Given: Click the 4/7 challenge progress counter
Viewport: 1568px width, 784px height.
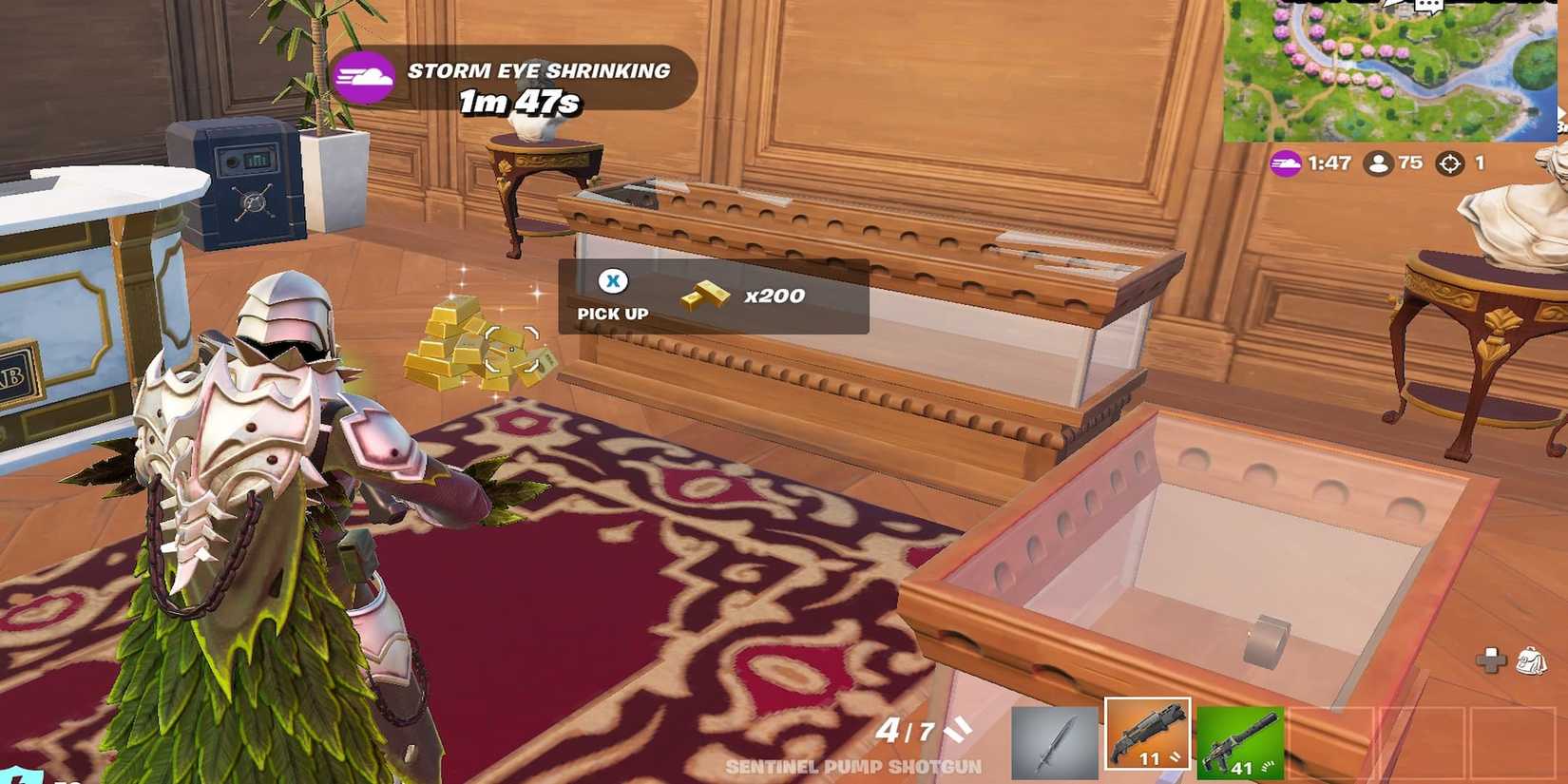Looking at the screenshot, I should (x=908, y=730).
